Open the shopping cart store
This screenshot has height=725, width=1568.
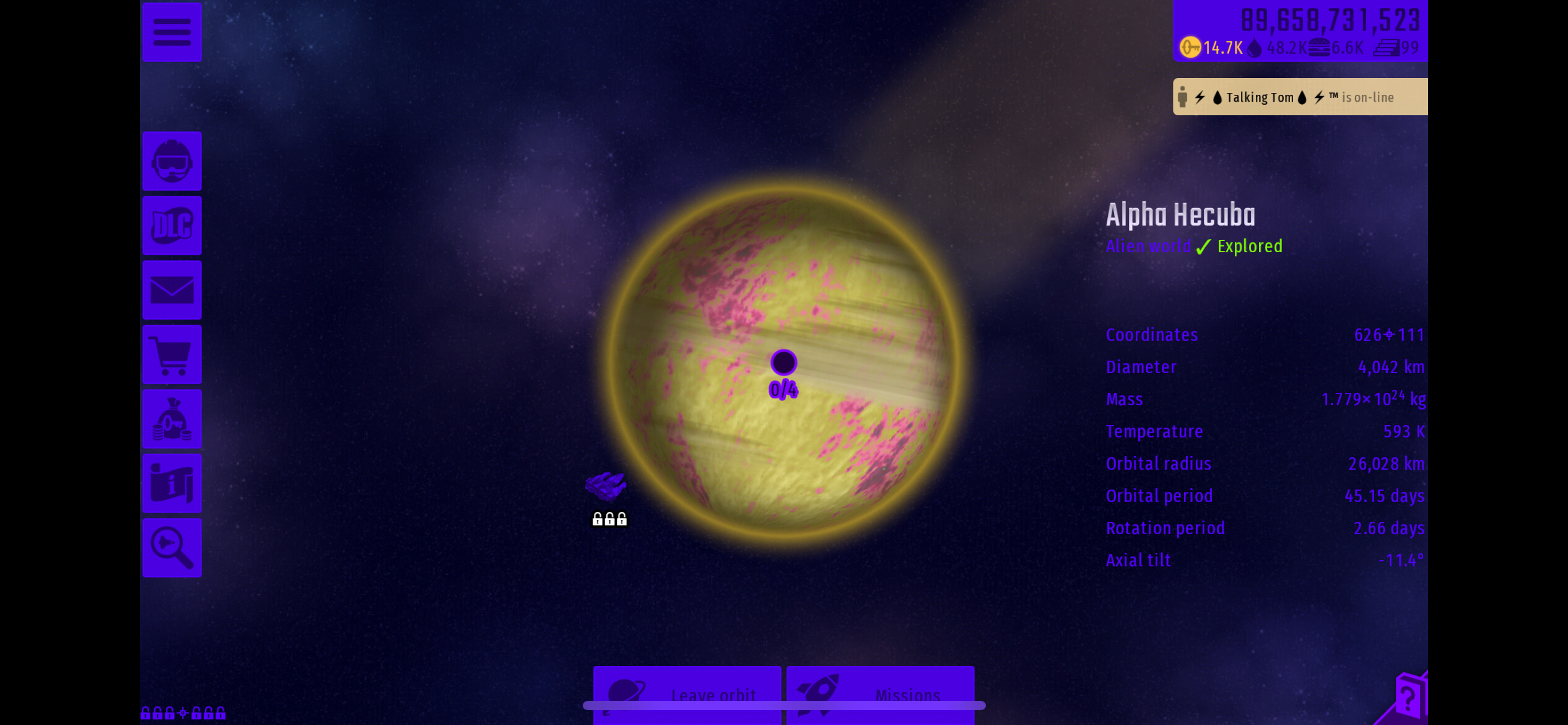click(x=172, y=354)
